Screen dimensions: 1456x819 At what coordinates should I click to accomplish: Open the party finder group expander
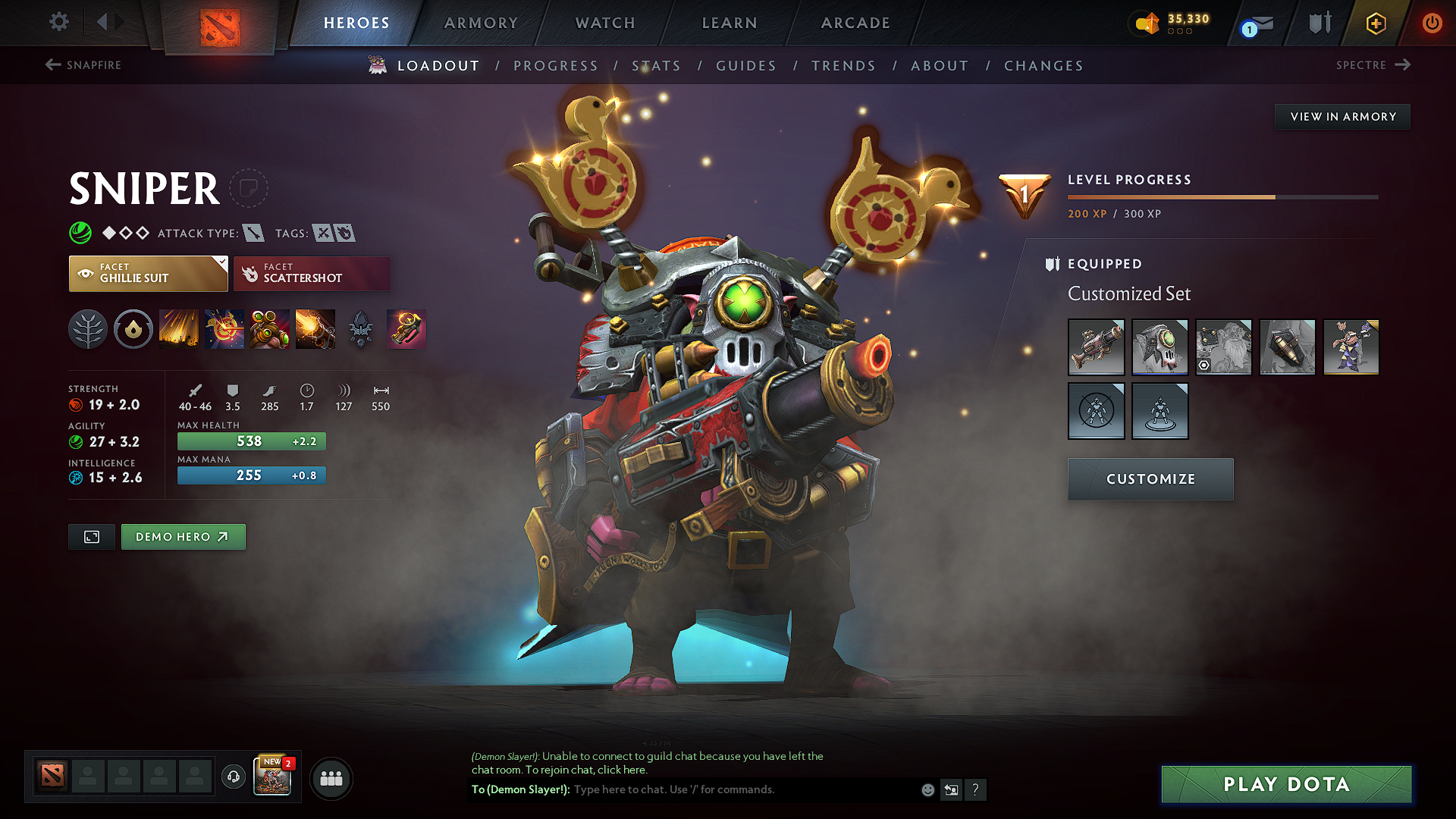331,778
